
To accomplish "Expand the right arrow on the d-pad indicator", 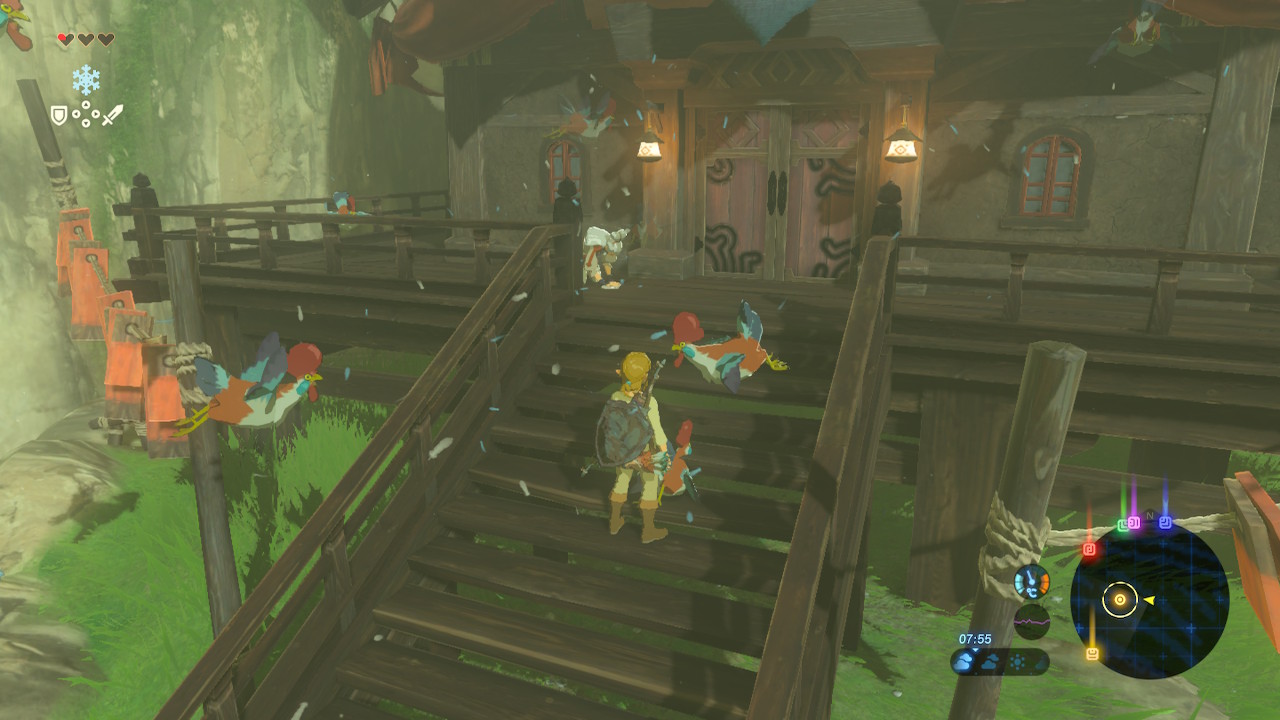I will 95,113.
